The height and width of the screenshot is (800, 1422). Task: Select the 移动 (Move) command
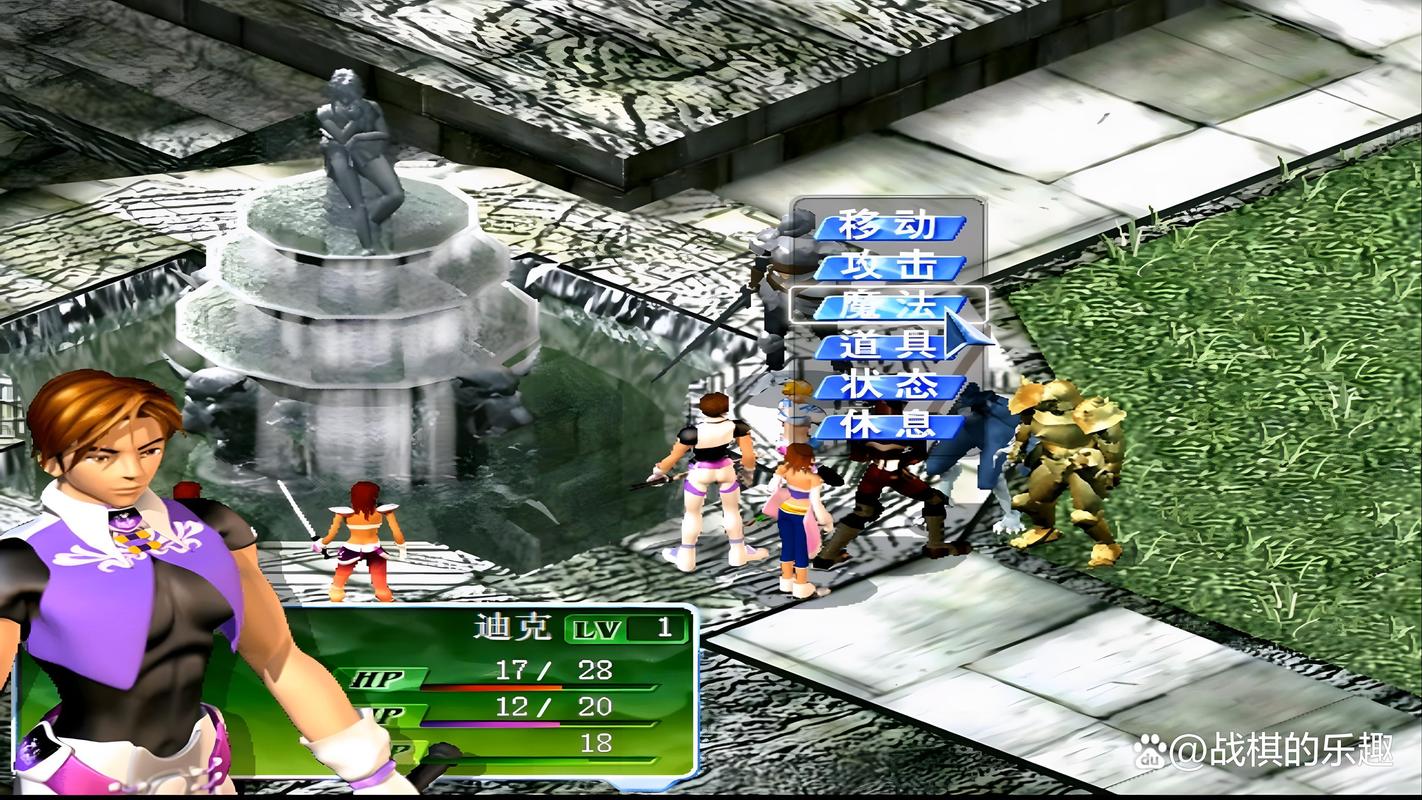coord(888,226)
